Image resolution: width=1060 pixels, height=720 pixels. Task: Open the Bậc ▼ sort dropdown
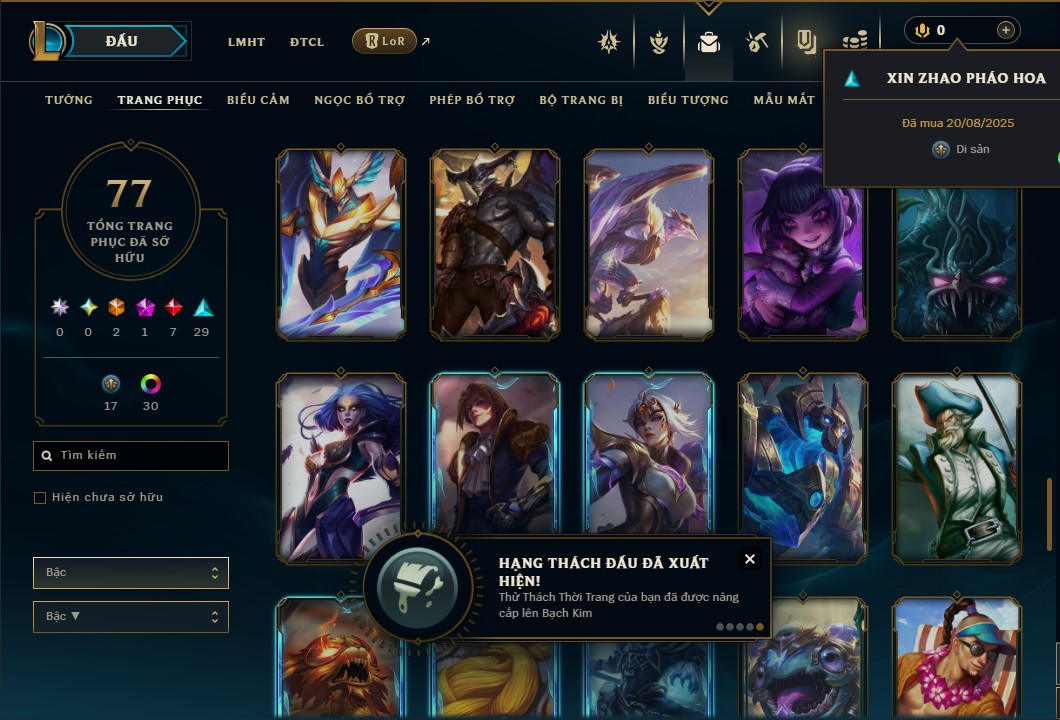(131, 617)
